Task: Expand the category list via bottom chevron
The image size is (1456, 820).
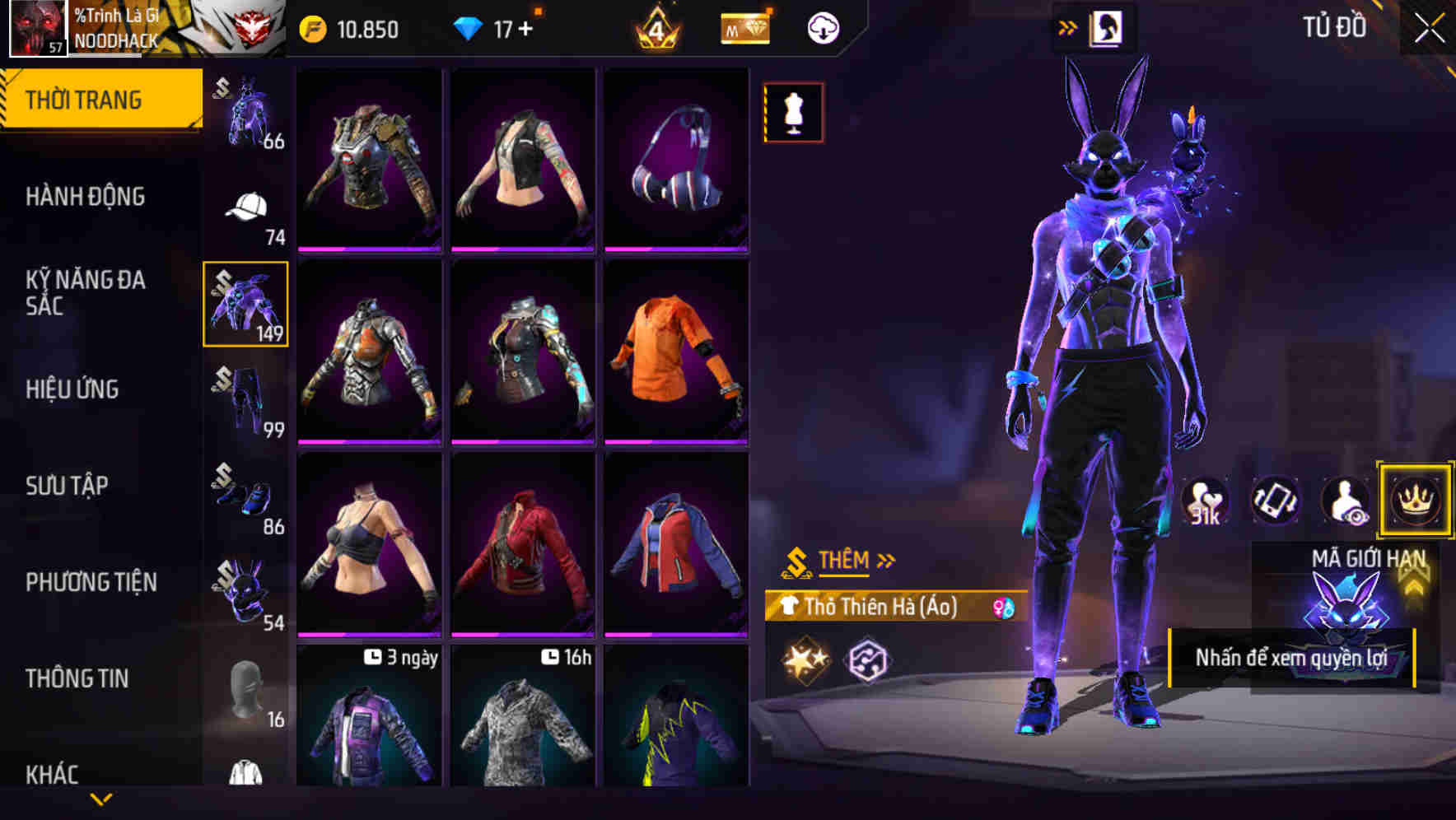Action: point(103,797)
